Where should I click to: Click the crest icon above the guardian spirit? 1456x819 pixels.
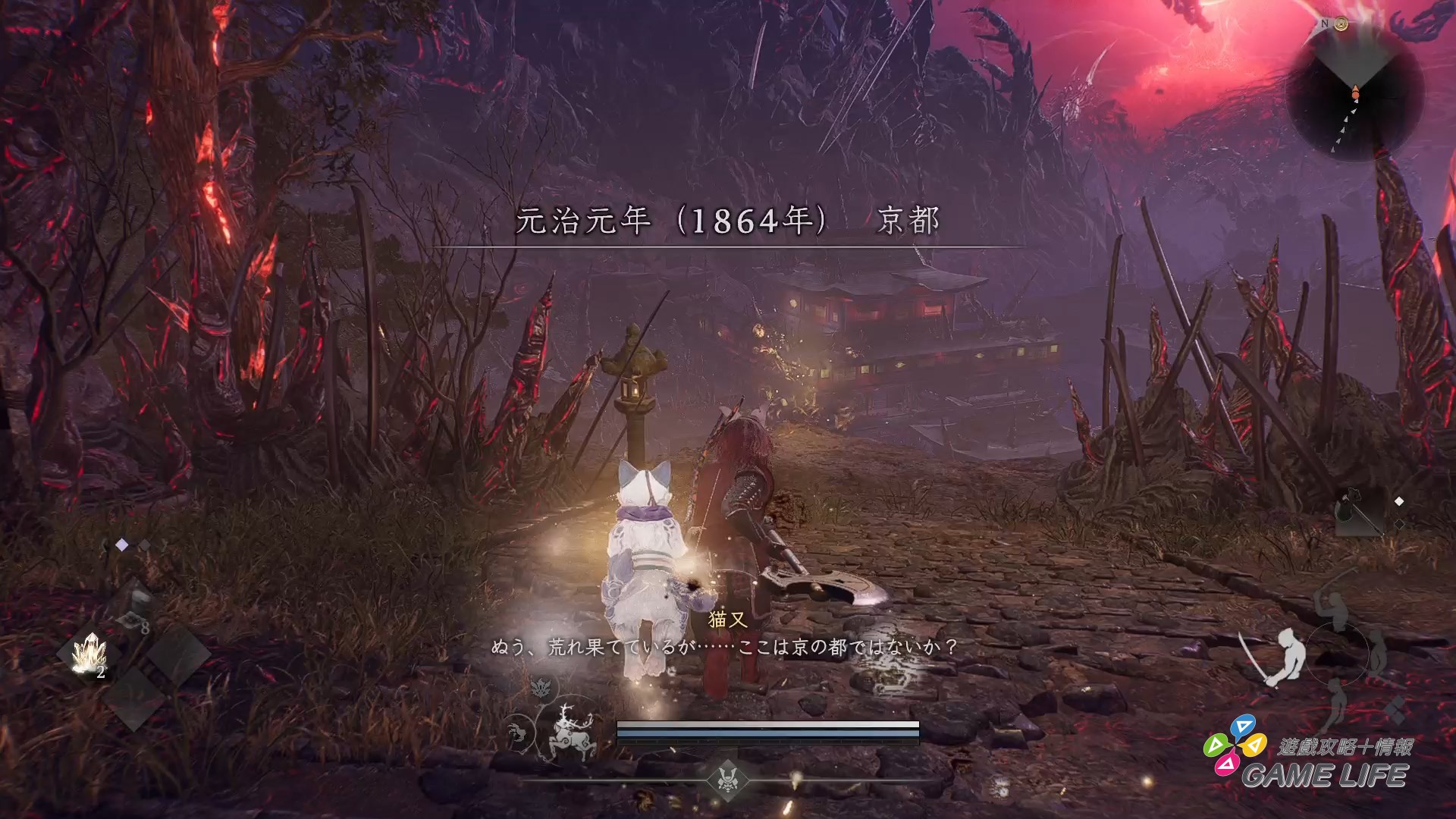point(541,689)
